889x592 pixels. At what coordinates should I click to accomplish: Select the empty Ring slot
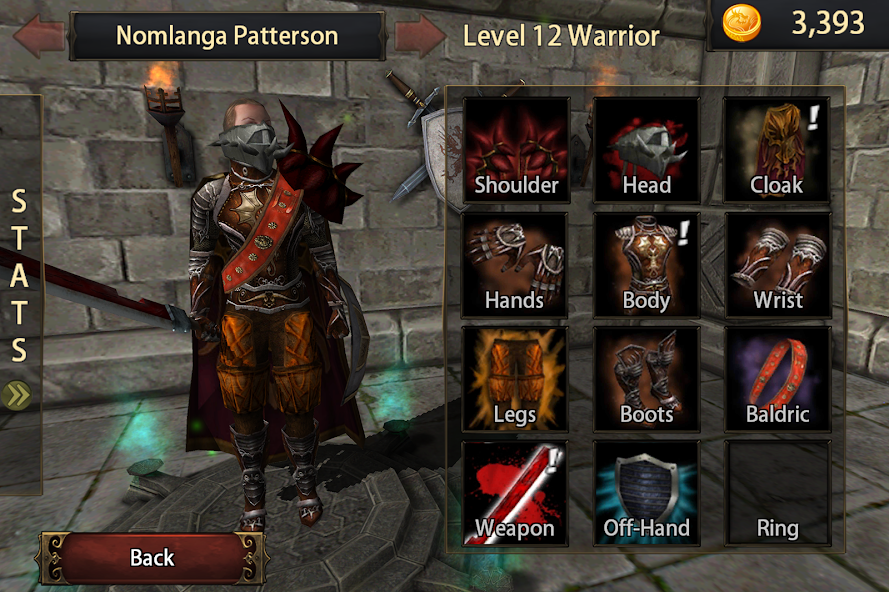point(777,494)
